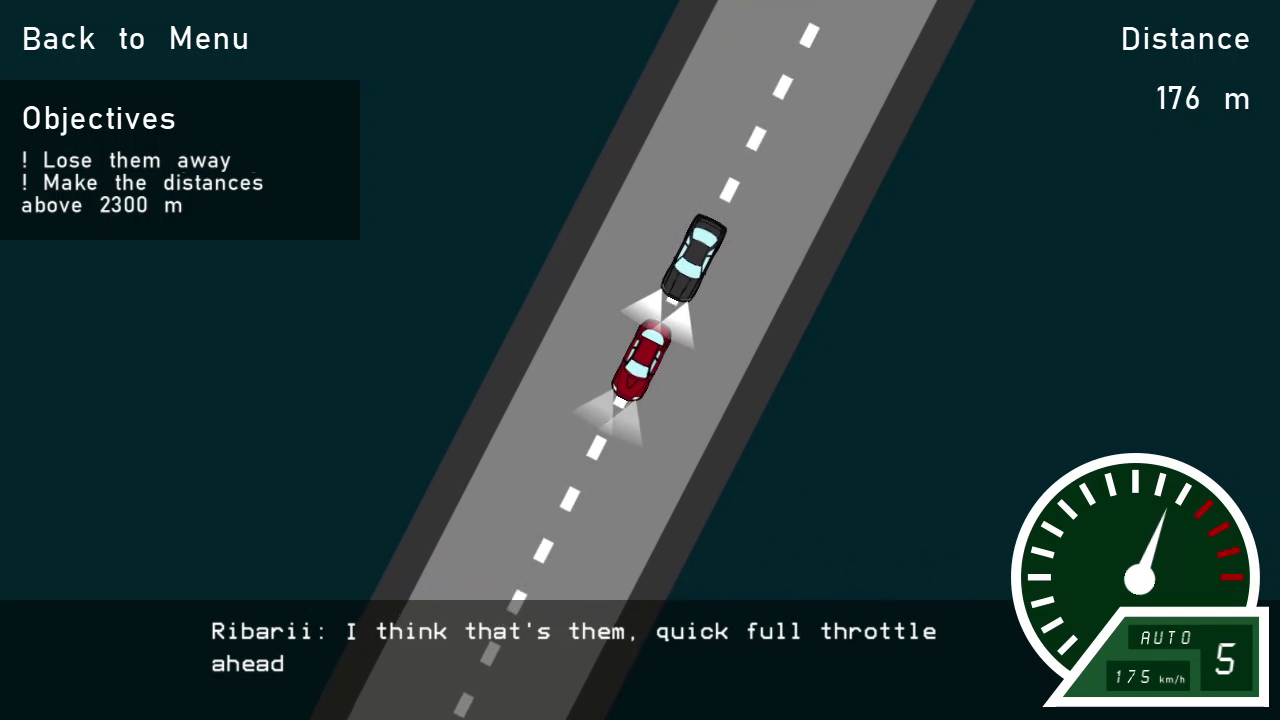Expand the Objectives panel
Screen dimensions: 1280x720
[180, 158]
